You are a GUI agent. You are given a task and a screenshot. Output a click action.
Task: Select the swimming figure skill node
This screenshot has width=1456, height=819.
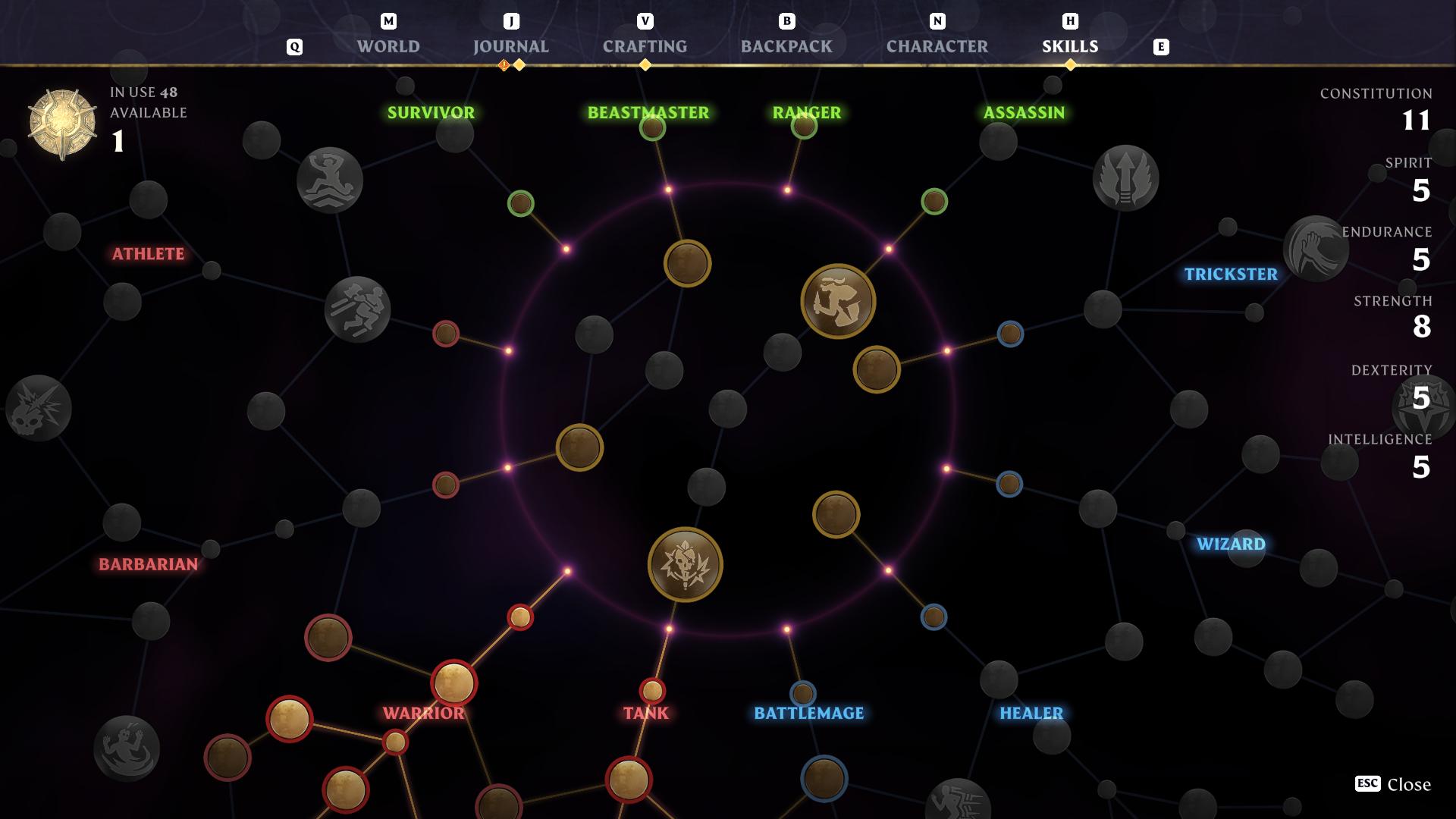330,180
